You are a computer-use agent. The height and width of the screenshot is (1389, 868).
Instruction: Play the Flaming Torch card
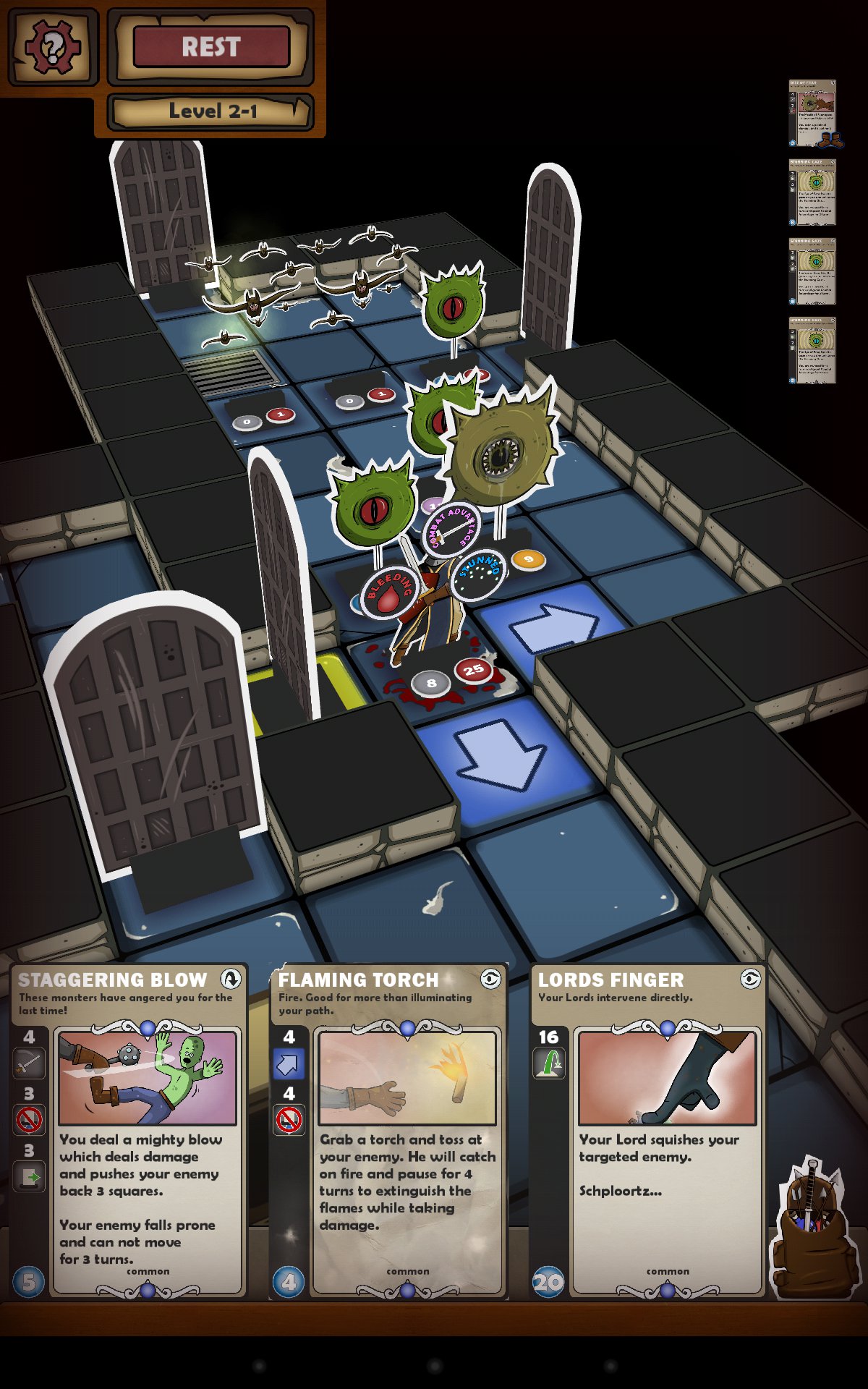pyautogui.click(x=389, y=1130)
